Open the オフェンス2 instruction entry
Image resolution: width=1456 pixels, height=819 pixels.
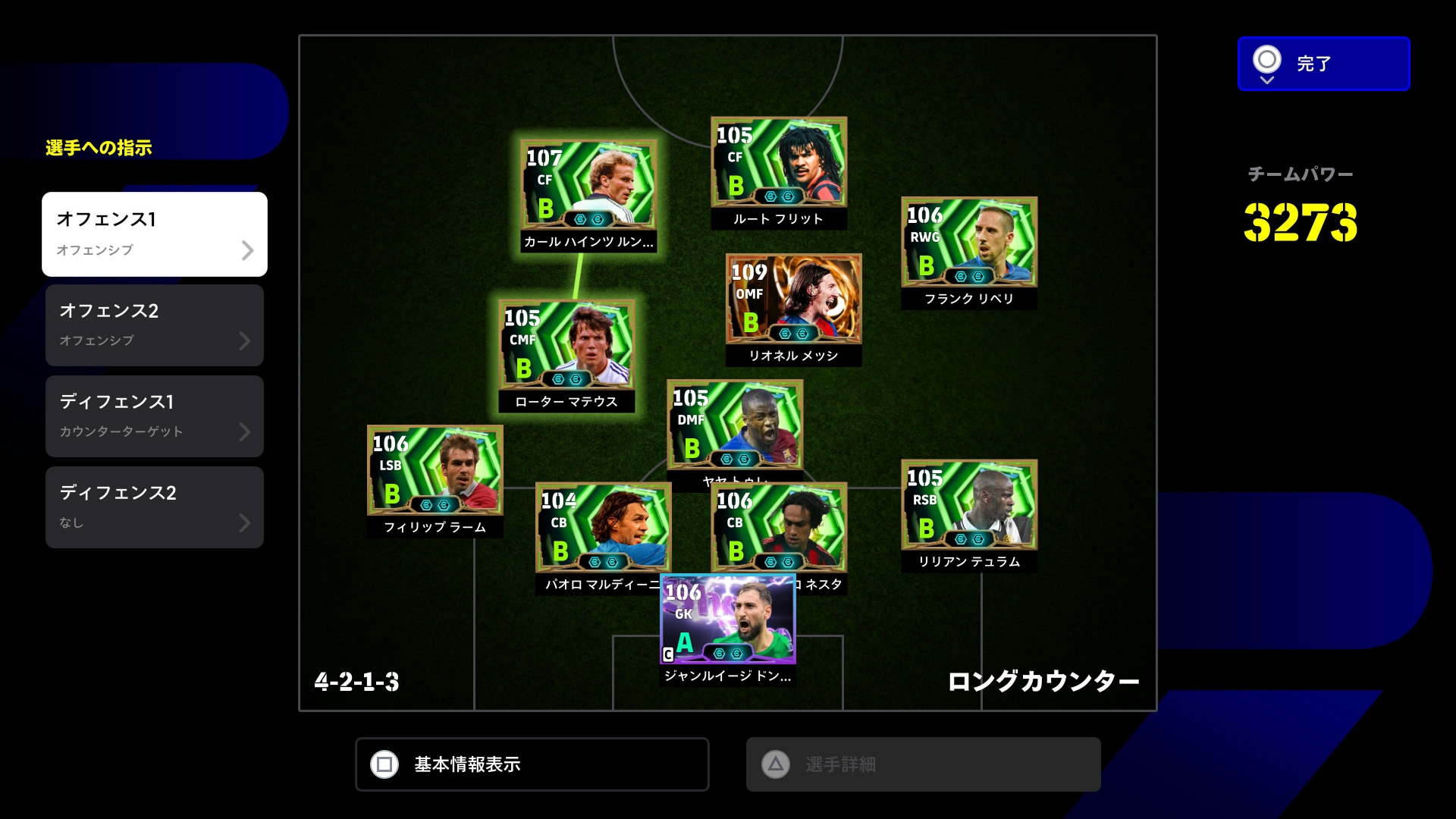pyautogui.click(x=155, y=325)
